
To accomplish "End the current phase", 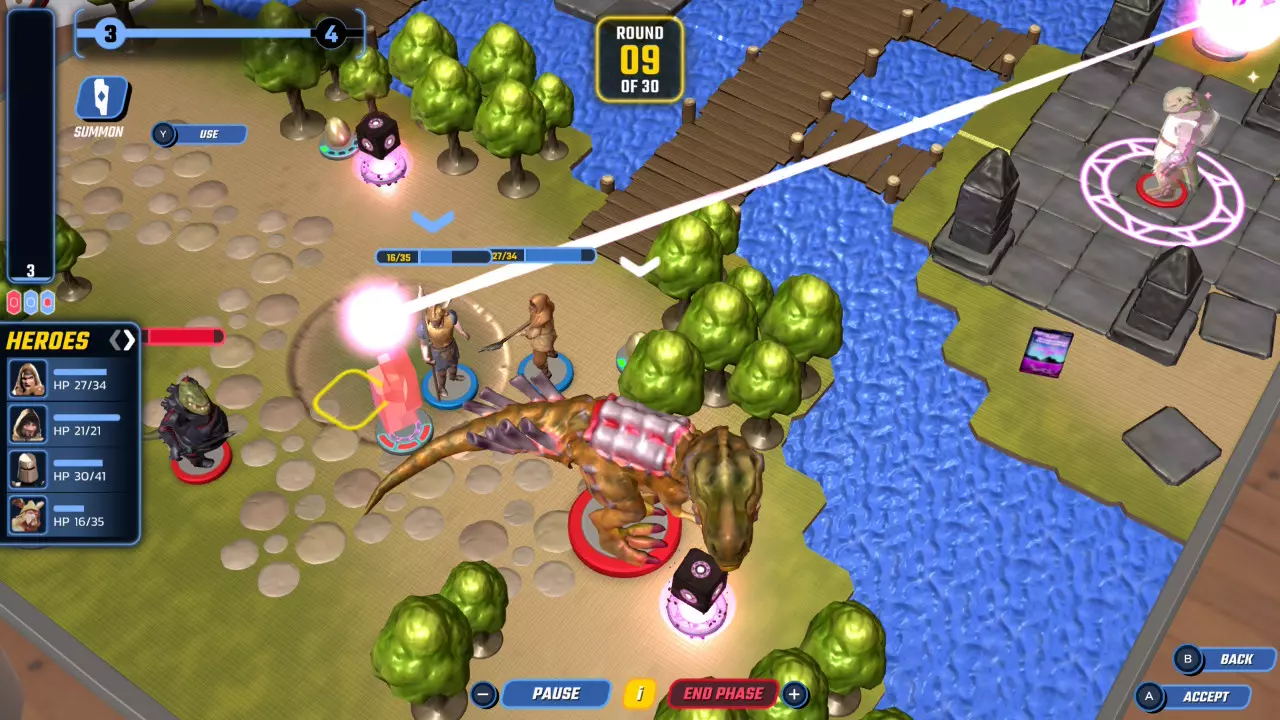I will [x=722, y=693].
